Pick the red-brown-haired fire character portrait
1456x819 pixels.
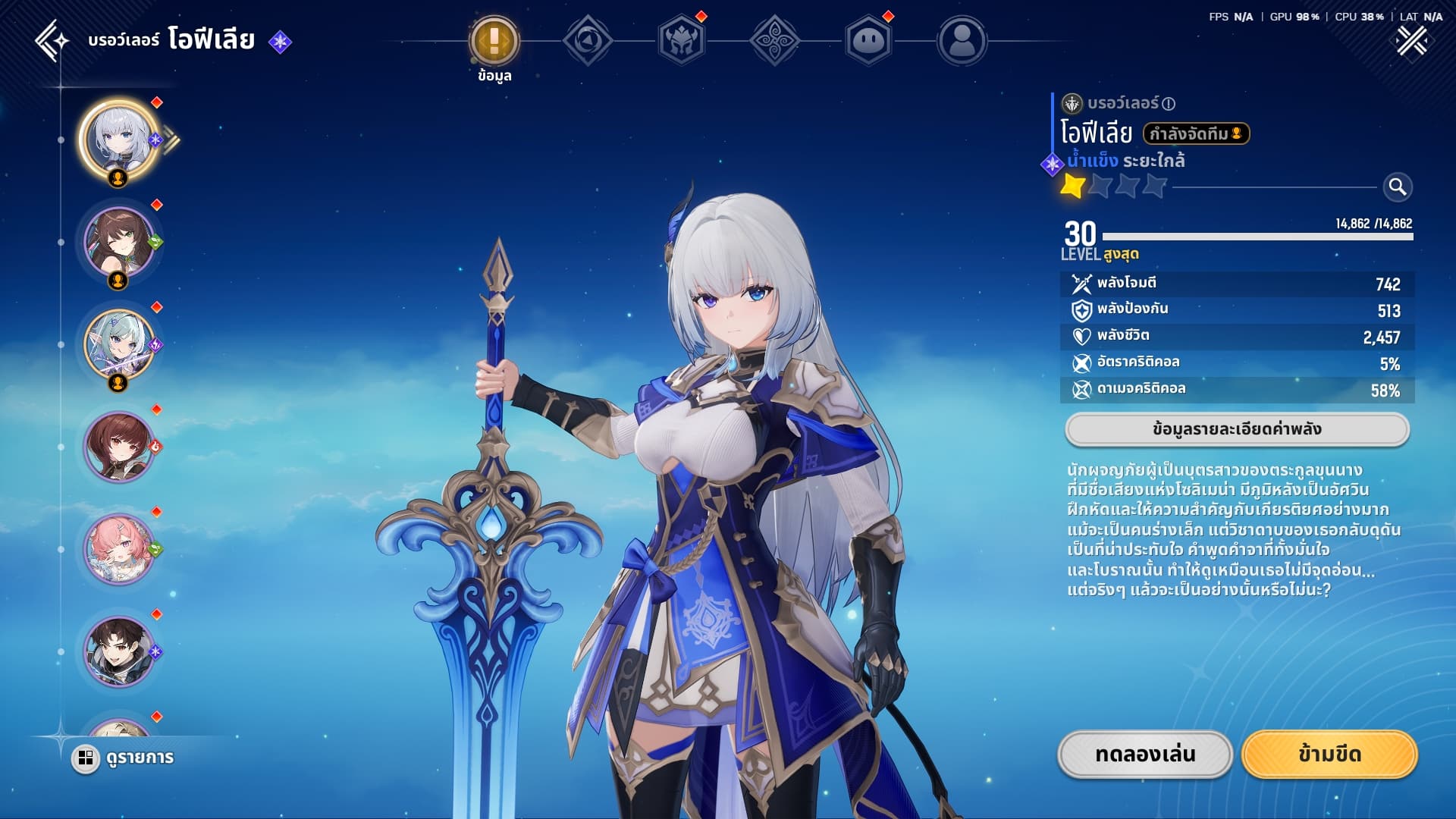coord(119,447)
